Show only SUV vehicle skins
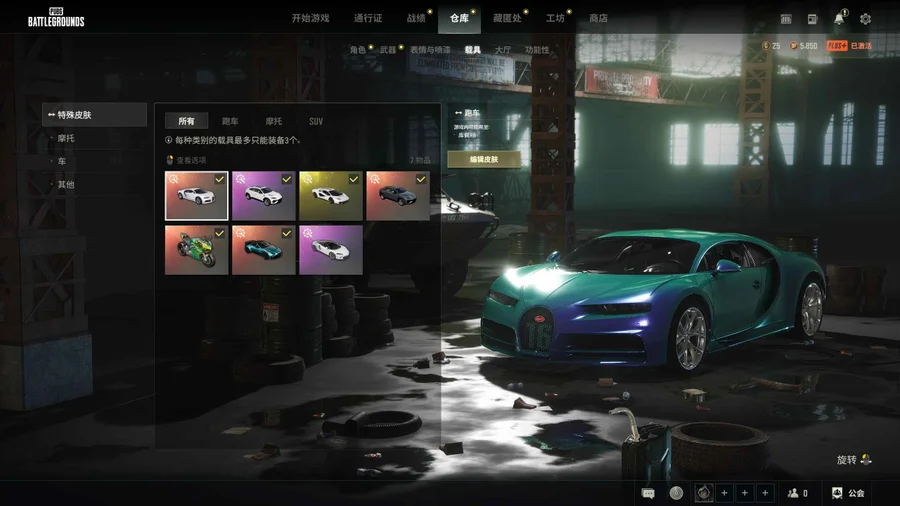This screenshot has height=506, width=900. click(316, 121)
